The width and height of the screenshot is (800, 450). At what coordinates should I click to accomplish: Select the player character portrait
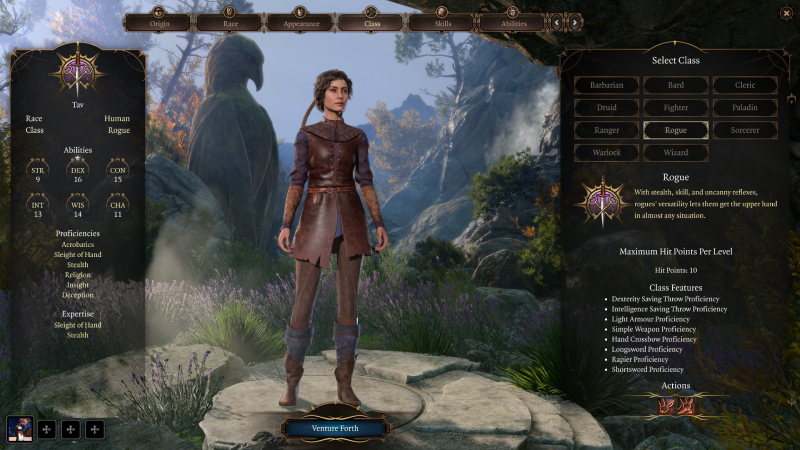pos(20,429)
